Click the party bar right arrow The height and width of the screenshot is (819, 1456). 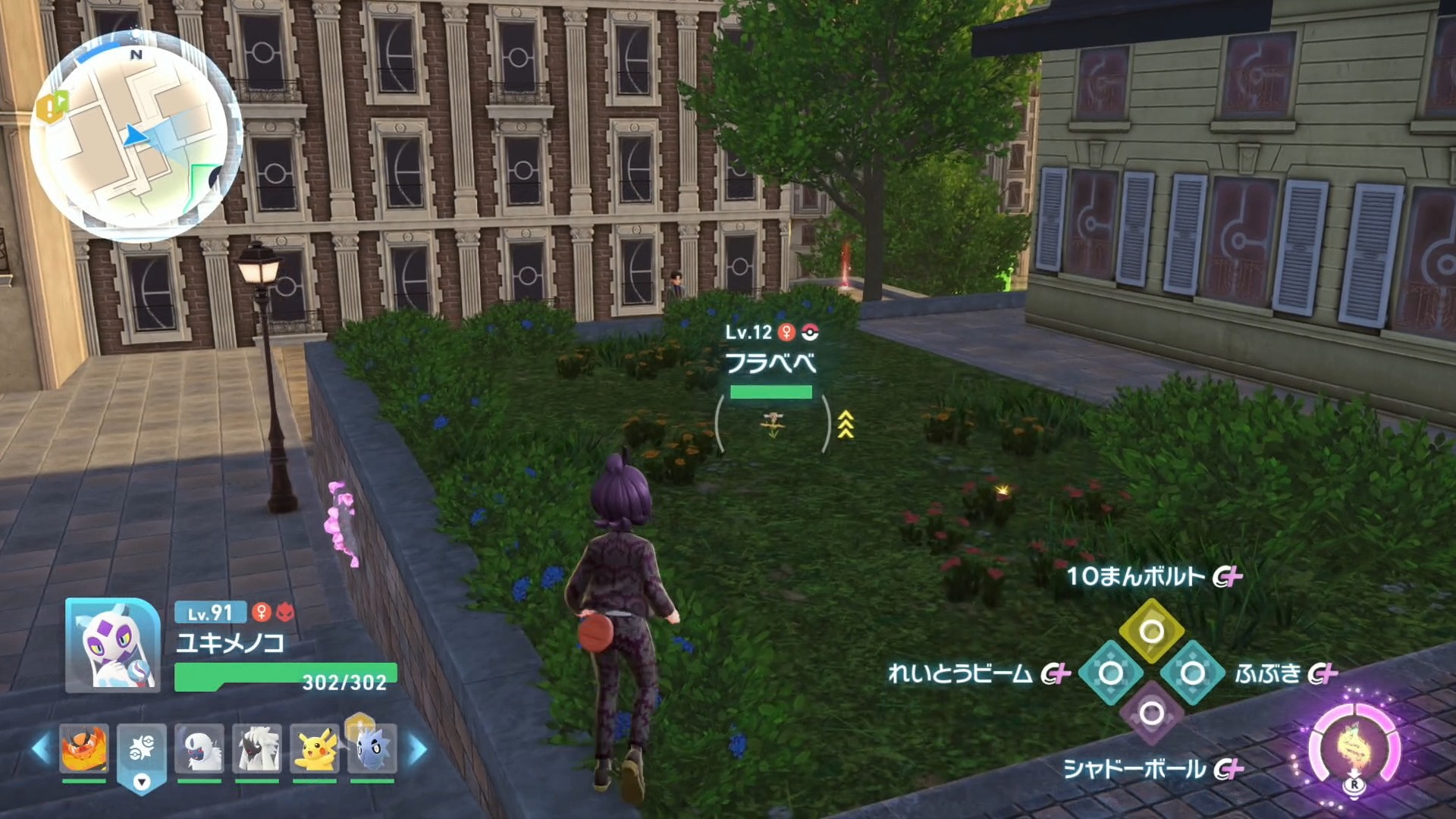pos(418,749)
